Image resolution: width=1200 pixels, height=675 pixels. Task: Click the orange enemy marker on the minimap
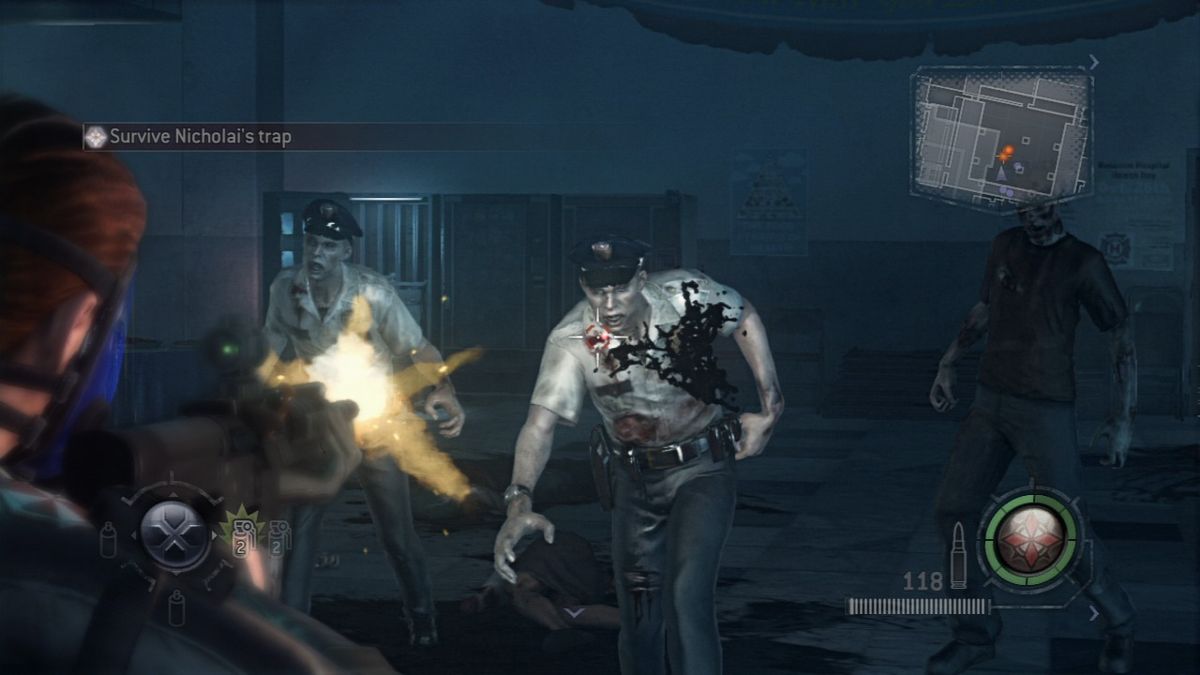pos(1006,152)
